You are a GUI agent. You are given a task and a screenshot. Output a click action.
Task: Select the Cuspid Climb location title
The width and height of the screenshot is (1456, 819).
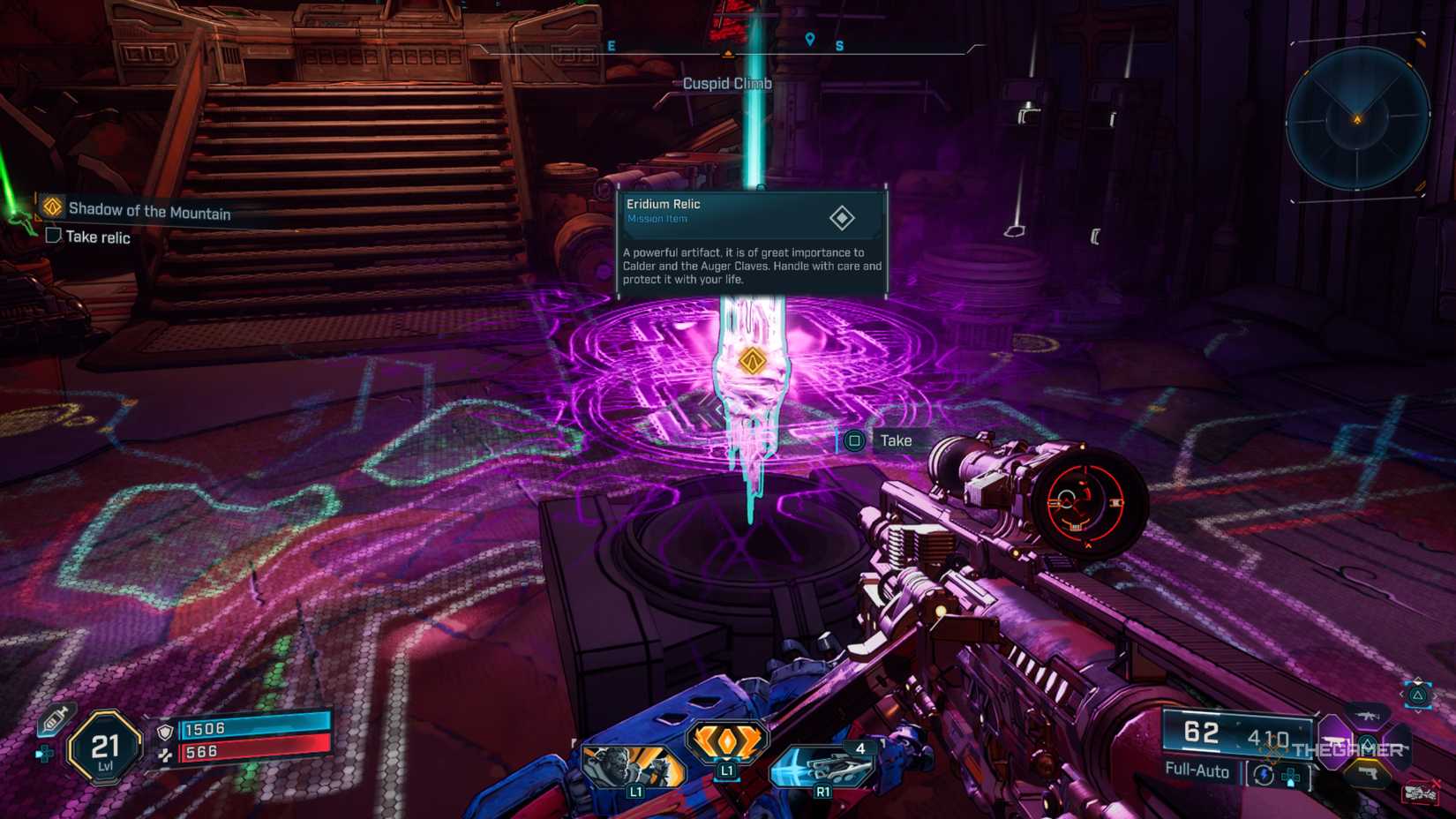pyautogui.click(x=726, y=83)
